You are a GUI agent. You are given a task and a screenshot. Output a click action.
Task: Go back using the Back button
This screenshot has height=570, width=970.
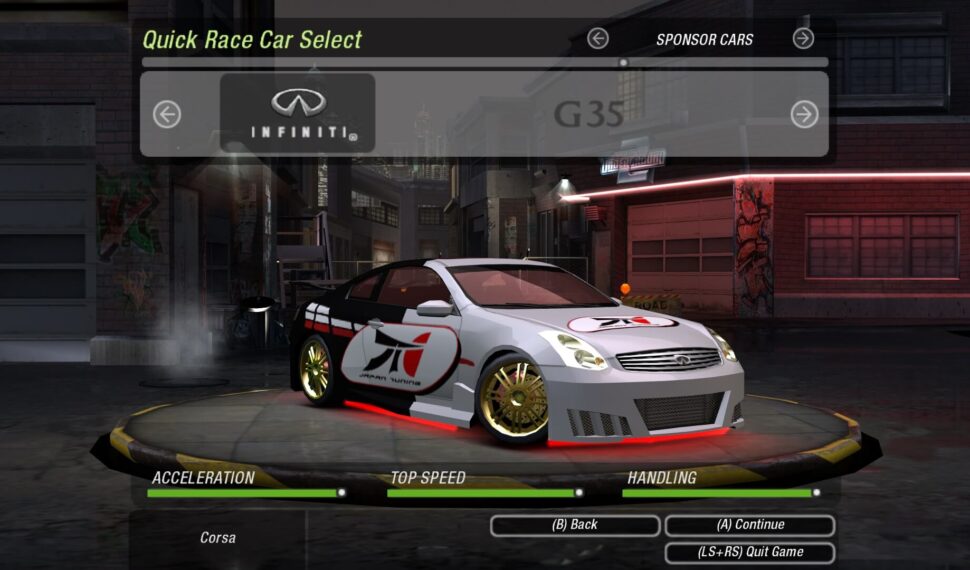point(575,525)
